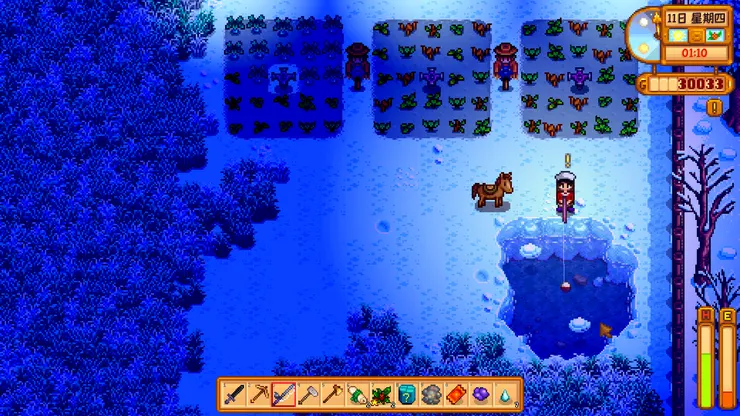Choose the fishing rod slot
Screen dimensions: 740x416
point(283,395)
